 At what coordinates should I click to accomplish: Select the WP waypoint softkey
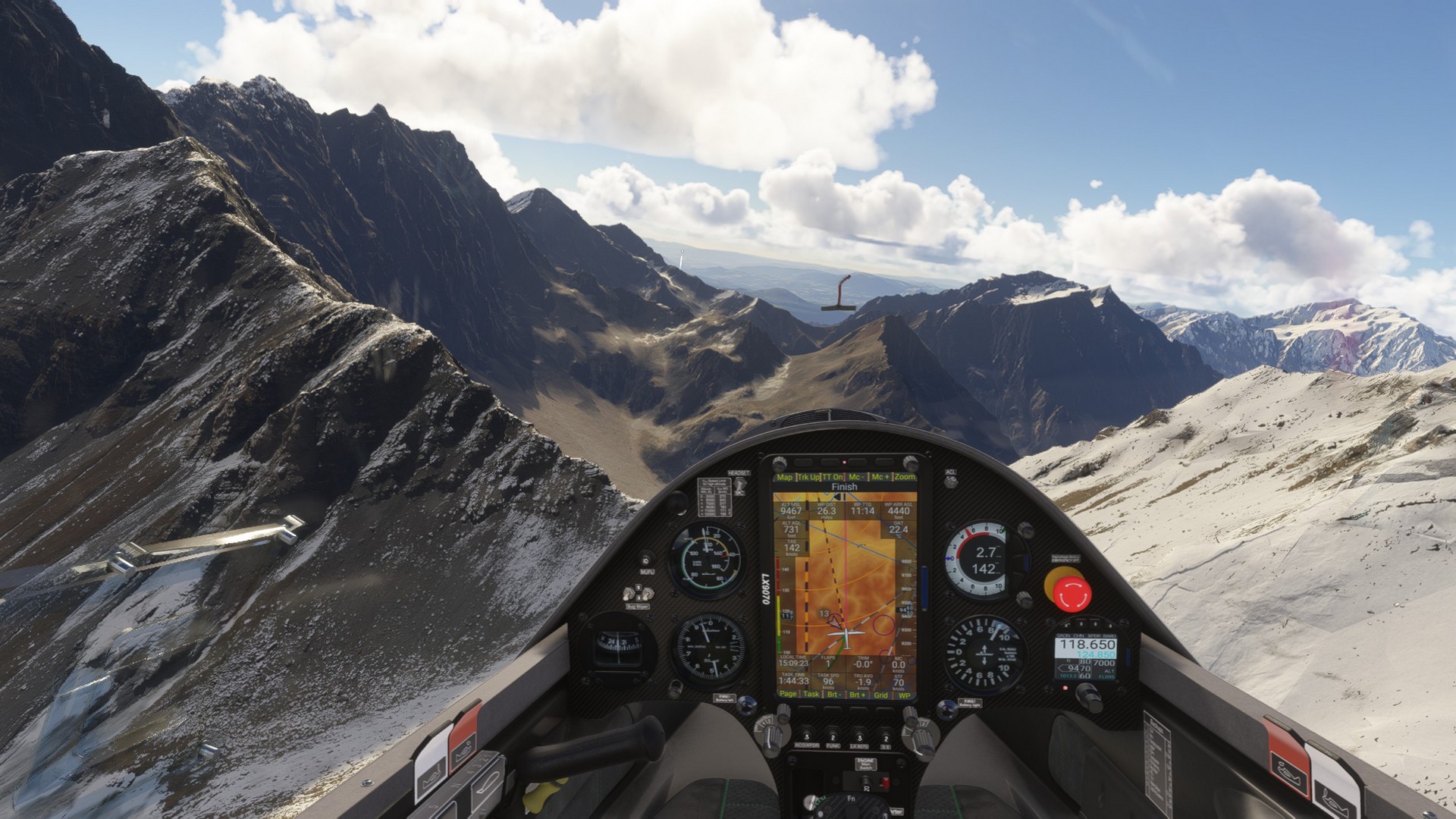click(x=905, y=694)
